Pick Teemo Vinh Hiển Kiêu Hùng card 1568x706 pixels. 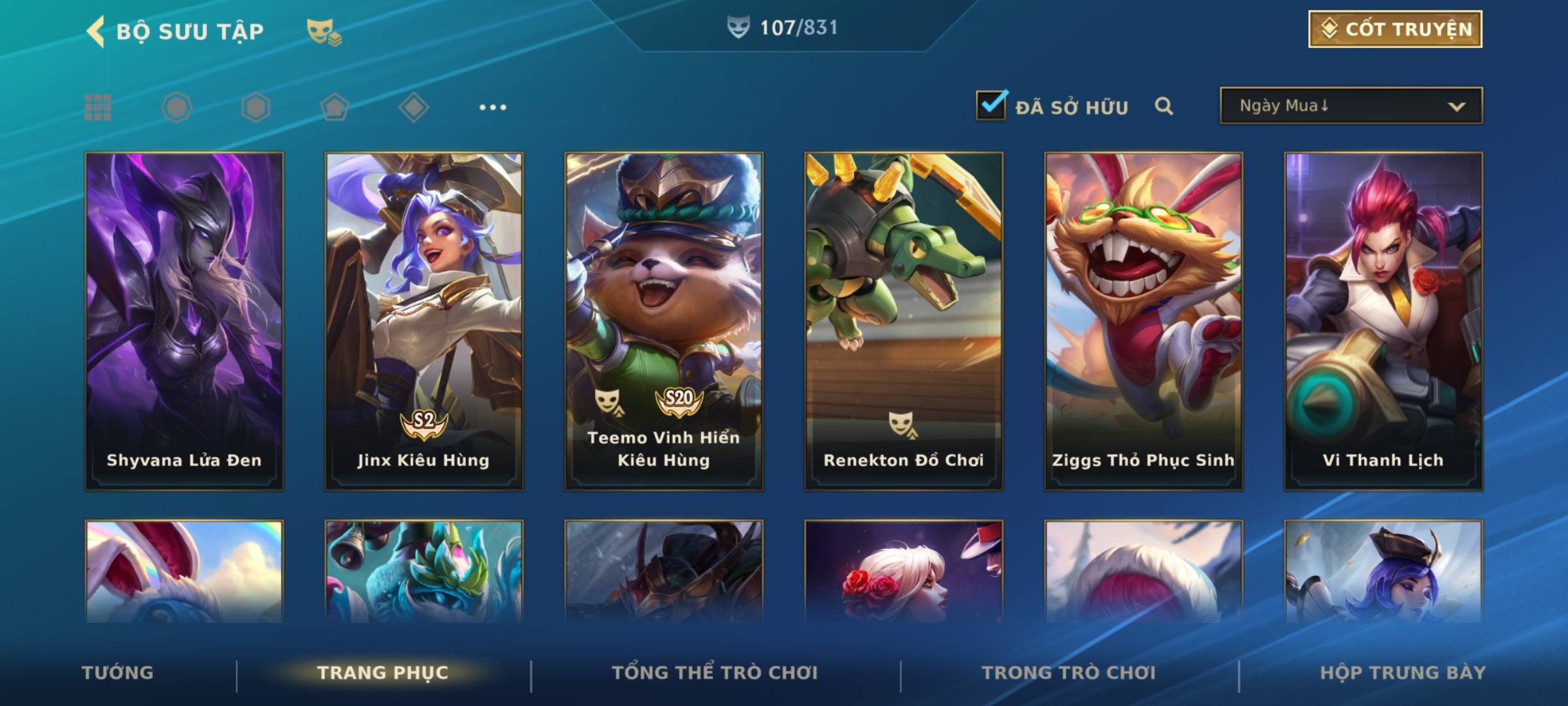(x=664, y=321)
